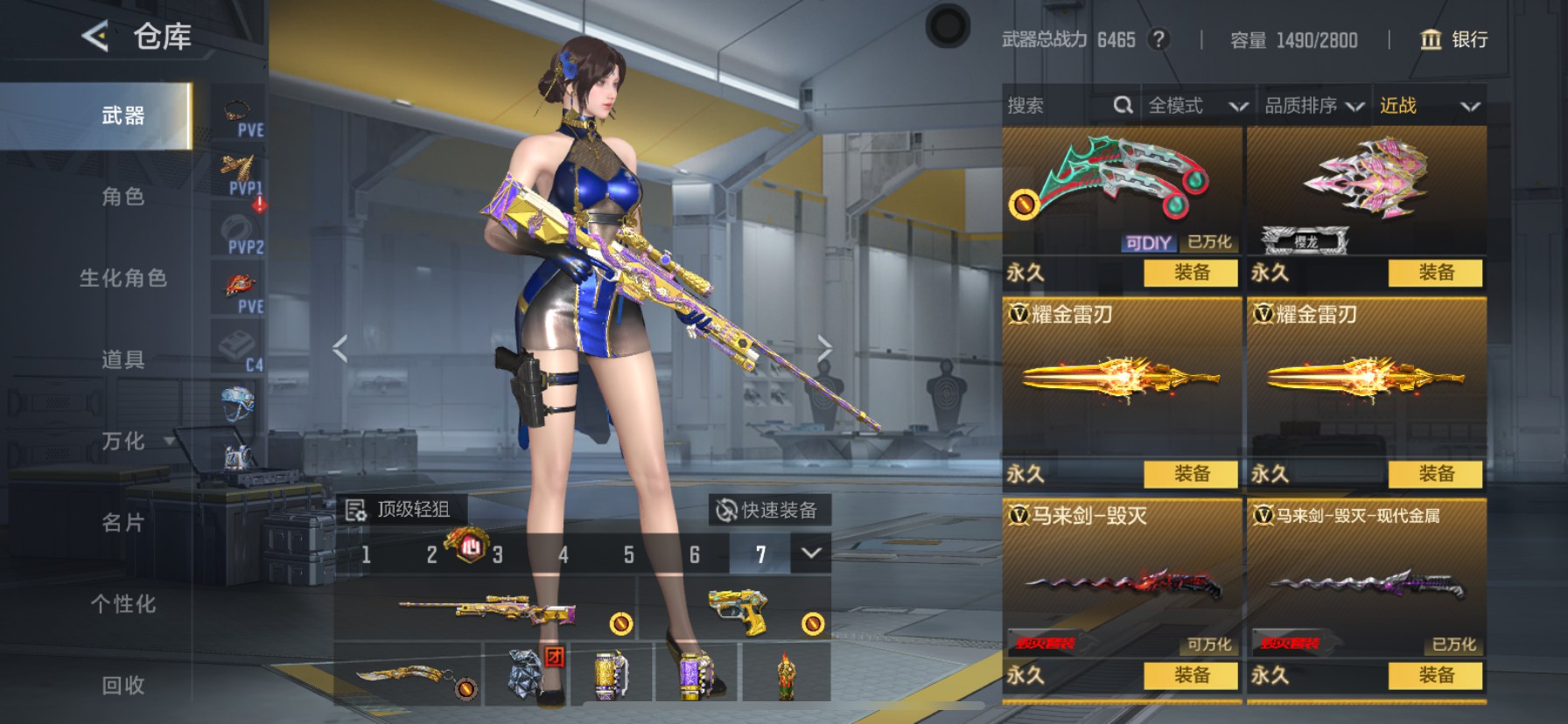Open the 全模式 mode dropdown
Viewport: 1568px width, 724px height.
[x=1197, y=106]
